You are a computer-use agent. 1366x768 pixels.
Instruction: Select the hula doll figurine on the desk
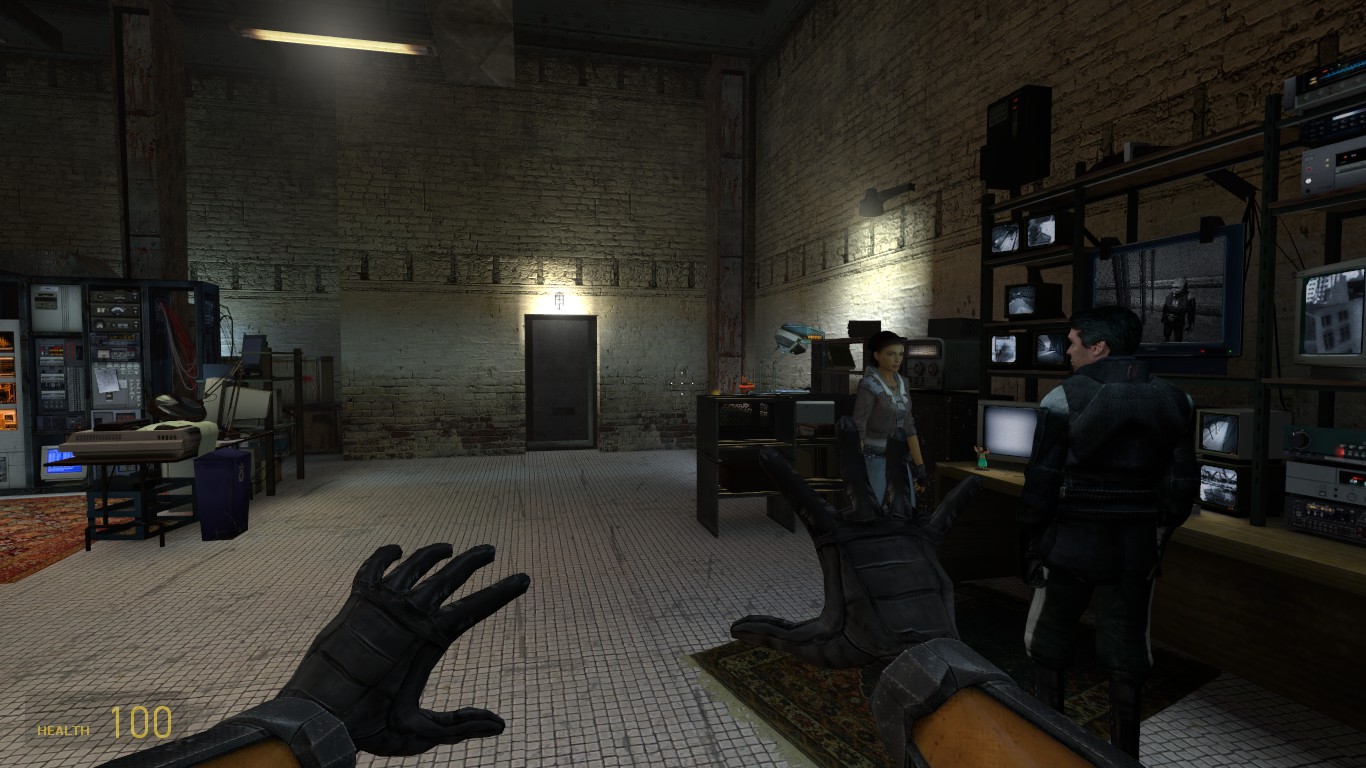click(981, 457)
